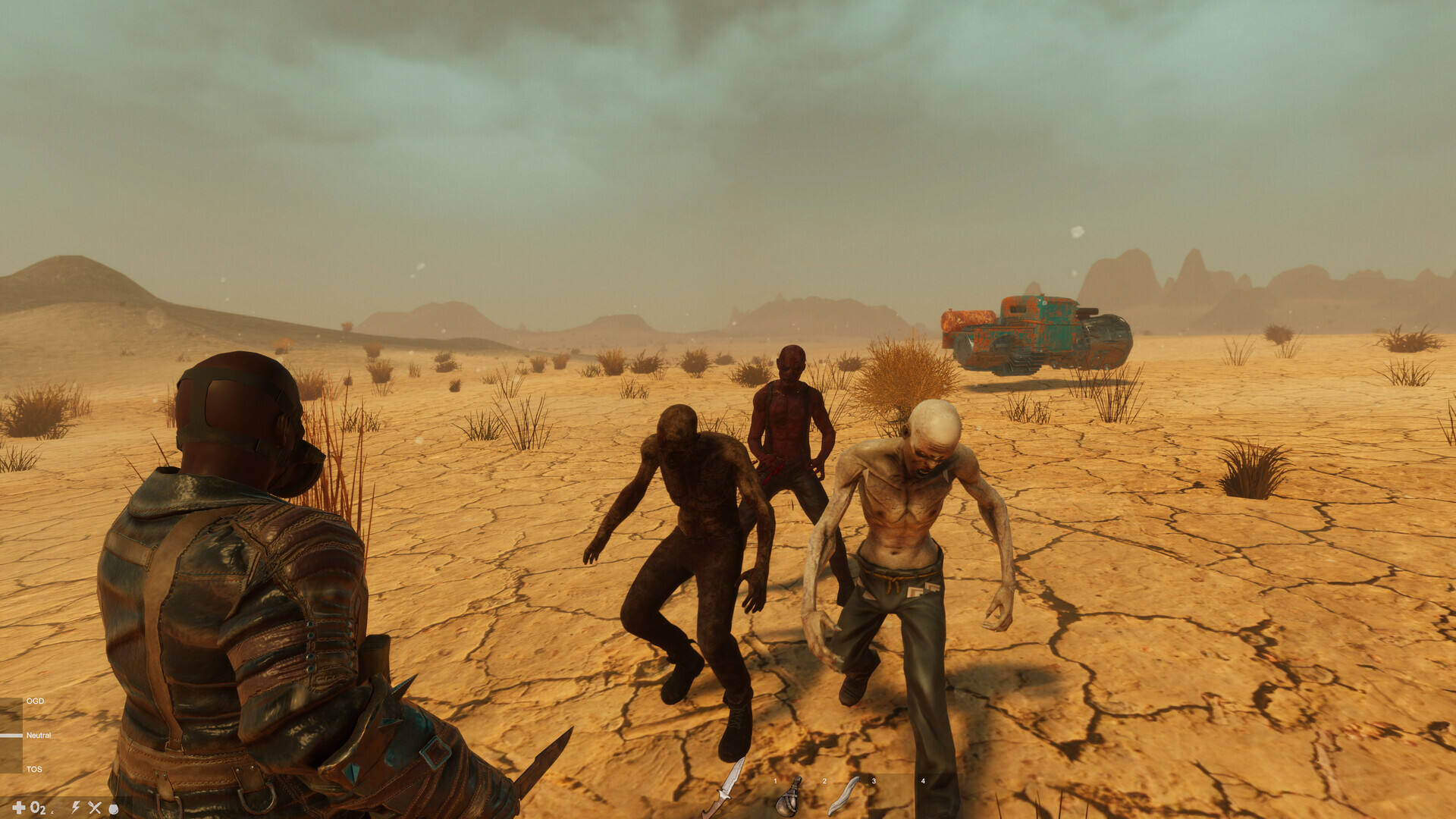This screenshot has width=1456, height=819.
Task: Click the lightning bolt energy icon
Action: click(x=76, y=808)
